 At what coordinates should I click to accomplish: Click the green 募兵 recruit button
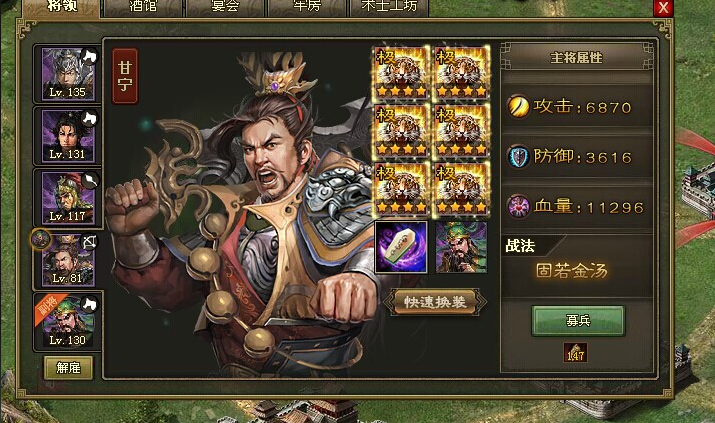[x=578, y=320]
